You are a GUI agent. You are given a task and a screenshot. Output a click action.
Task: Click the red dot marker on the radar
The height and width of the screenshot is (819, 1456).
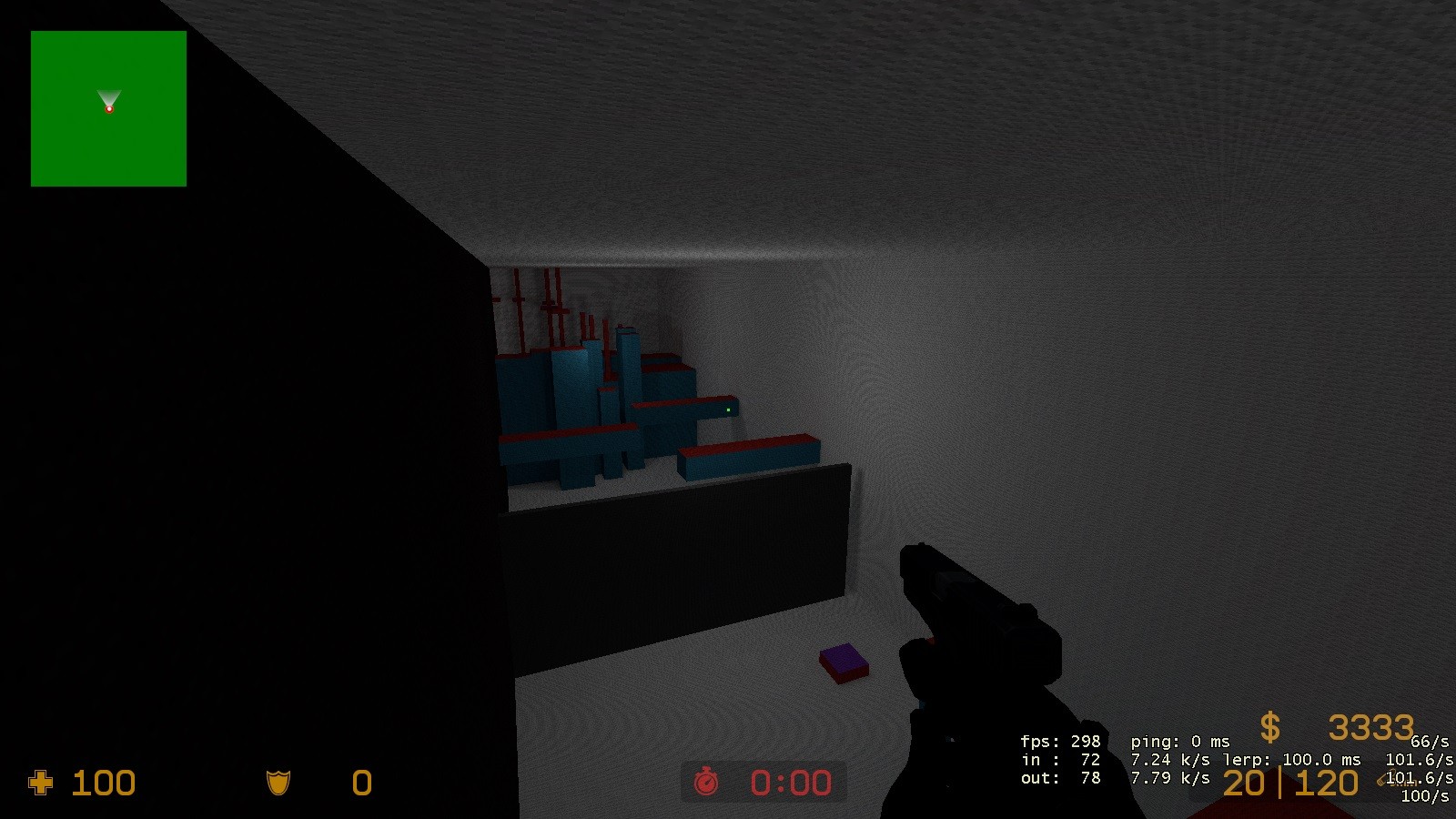pyautogui.click(x=110, y=107)
